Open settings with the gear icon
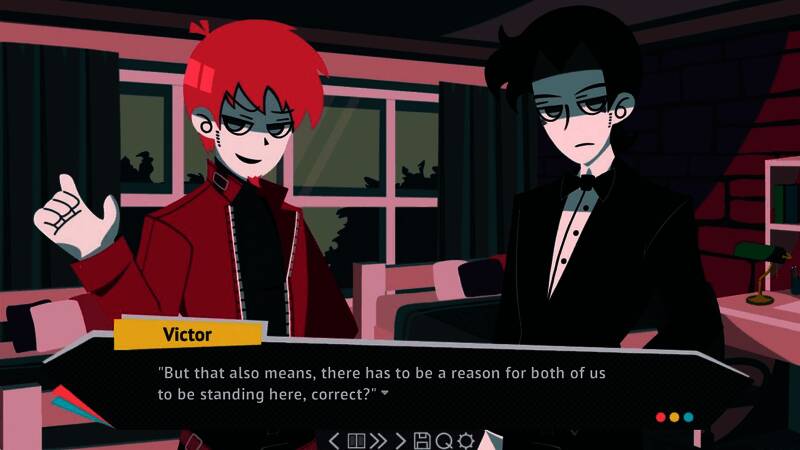The height and width of the screenshot is (450, 800). tap(465, 440)
